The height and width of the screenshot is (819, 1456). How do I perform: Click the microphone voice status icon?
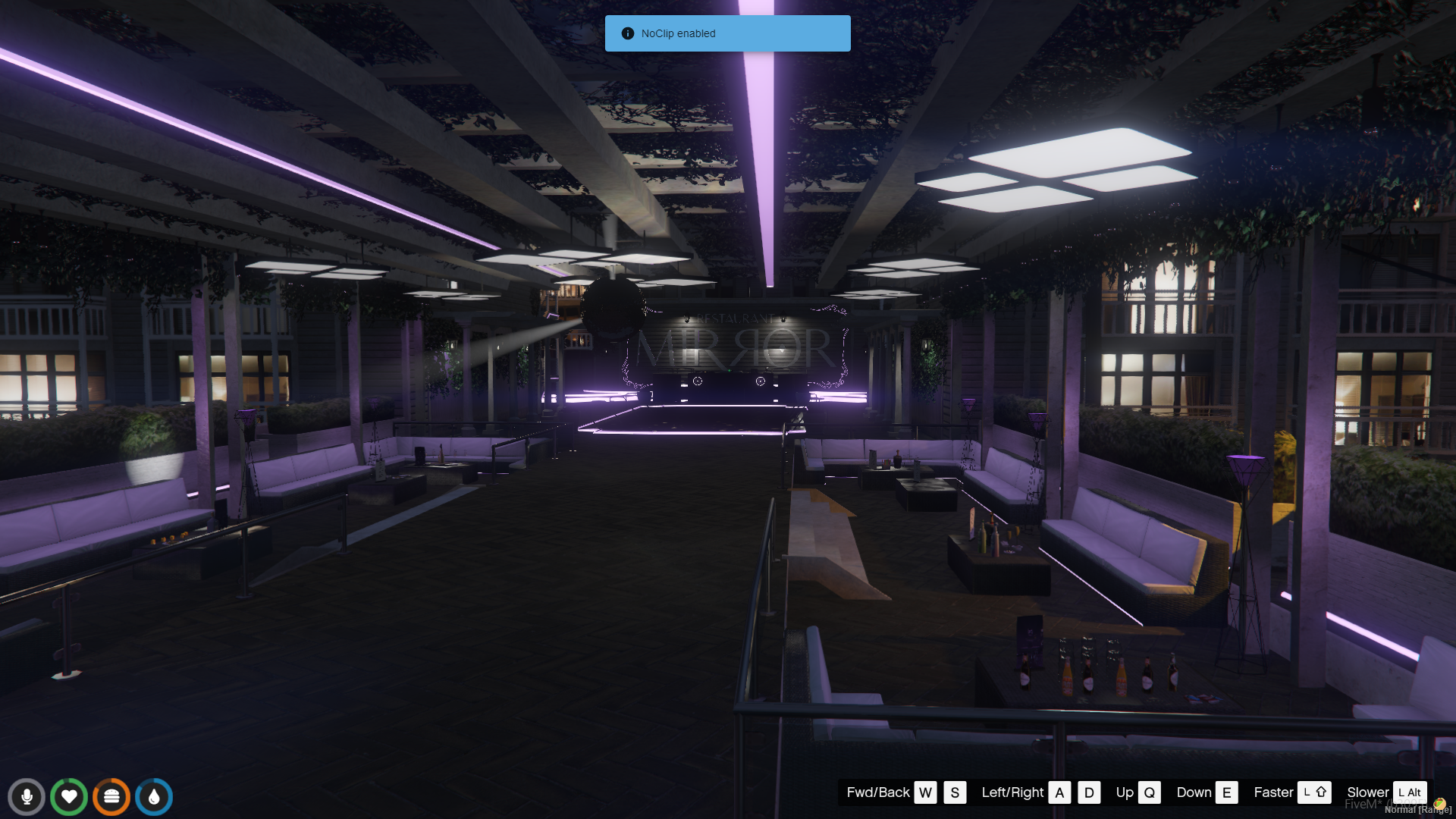pyautogui.click(x=27, y=797)
